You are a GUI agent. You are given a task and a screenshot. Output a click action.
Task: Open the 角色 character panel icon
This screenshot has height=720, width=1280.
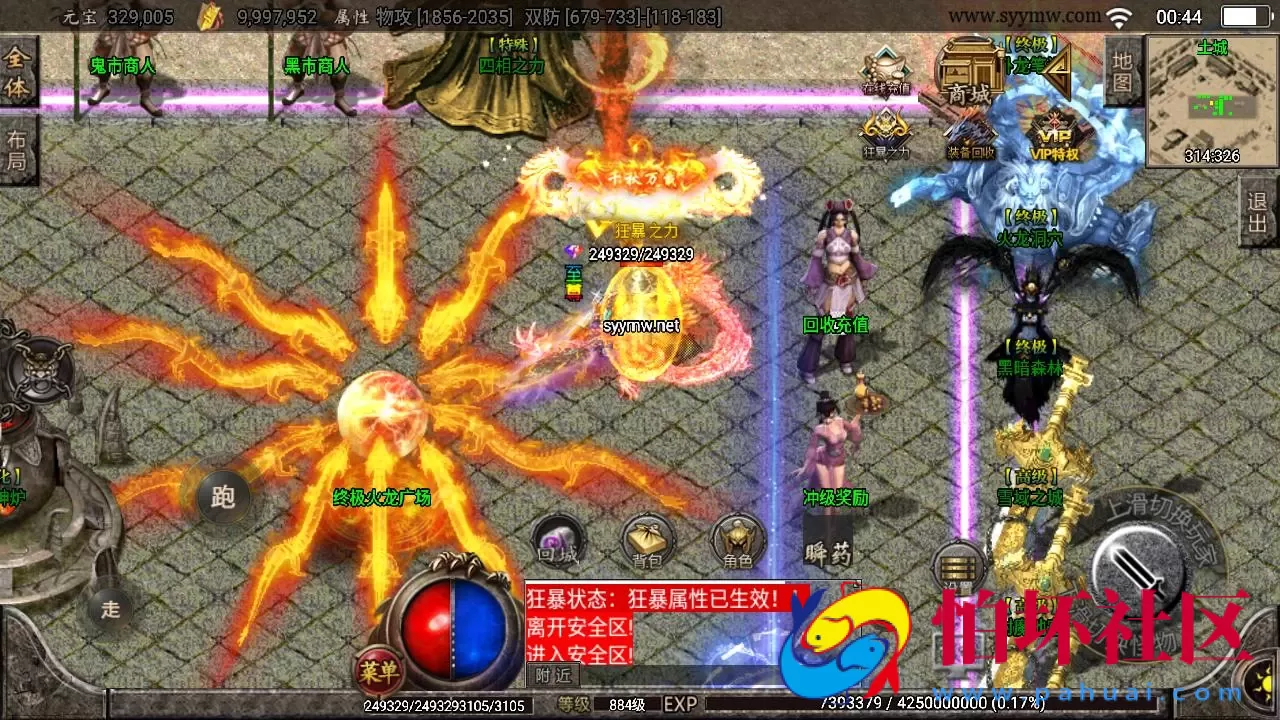737,538
